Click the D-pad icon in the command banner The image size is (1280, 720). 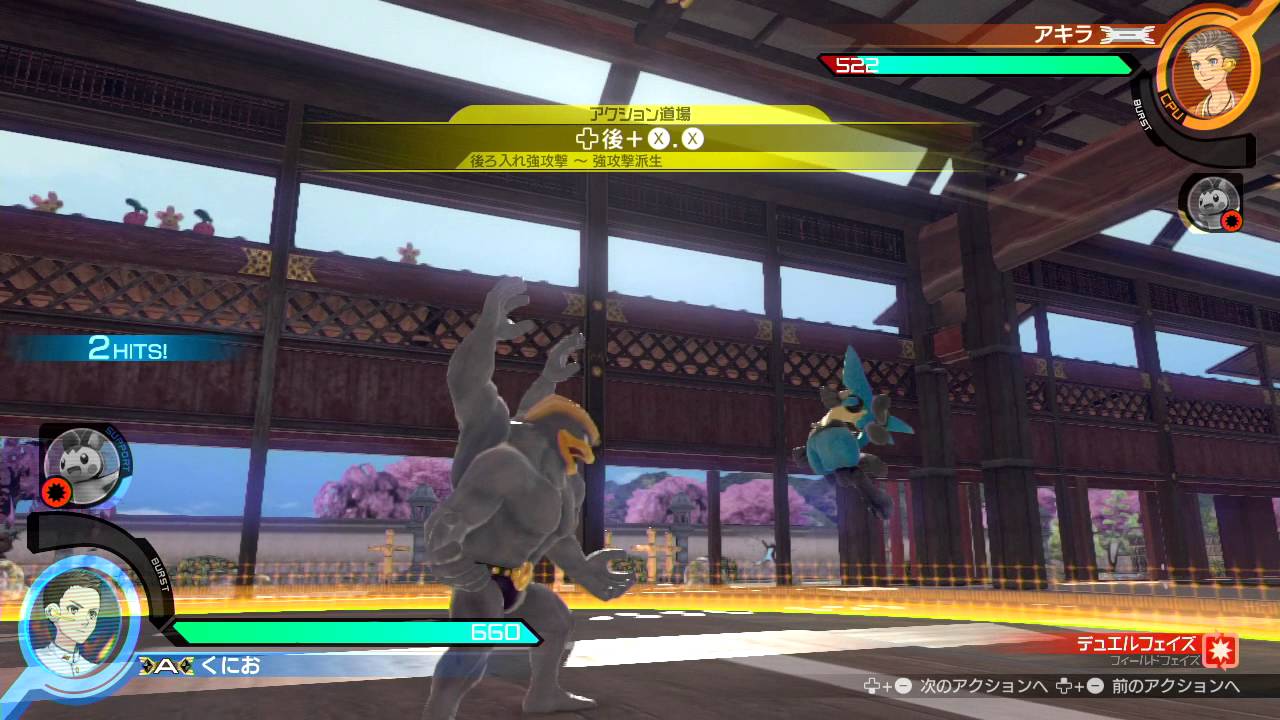pyautogui.click(x=588, y=140)
